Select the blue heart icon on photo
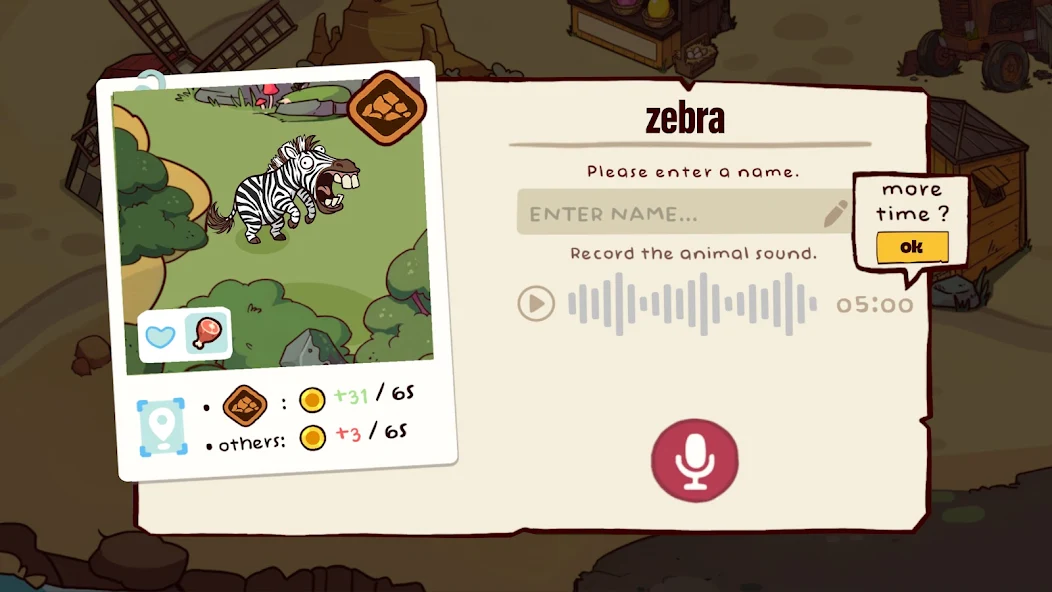 161,336
